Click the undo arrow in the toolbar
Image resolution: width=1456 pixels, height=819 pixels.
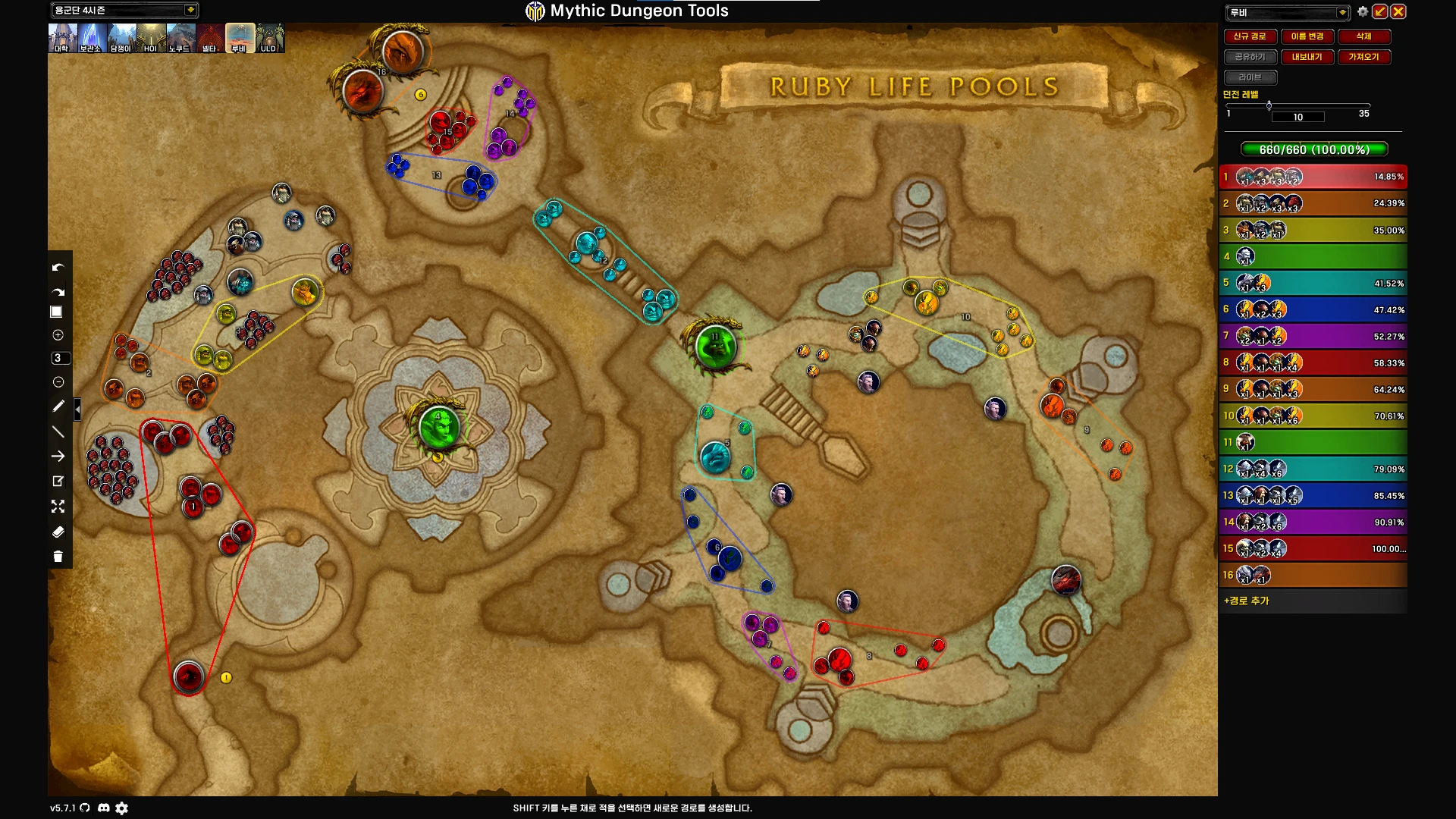click(58, 268)
